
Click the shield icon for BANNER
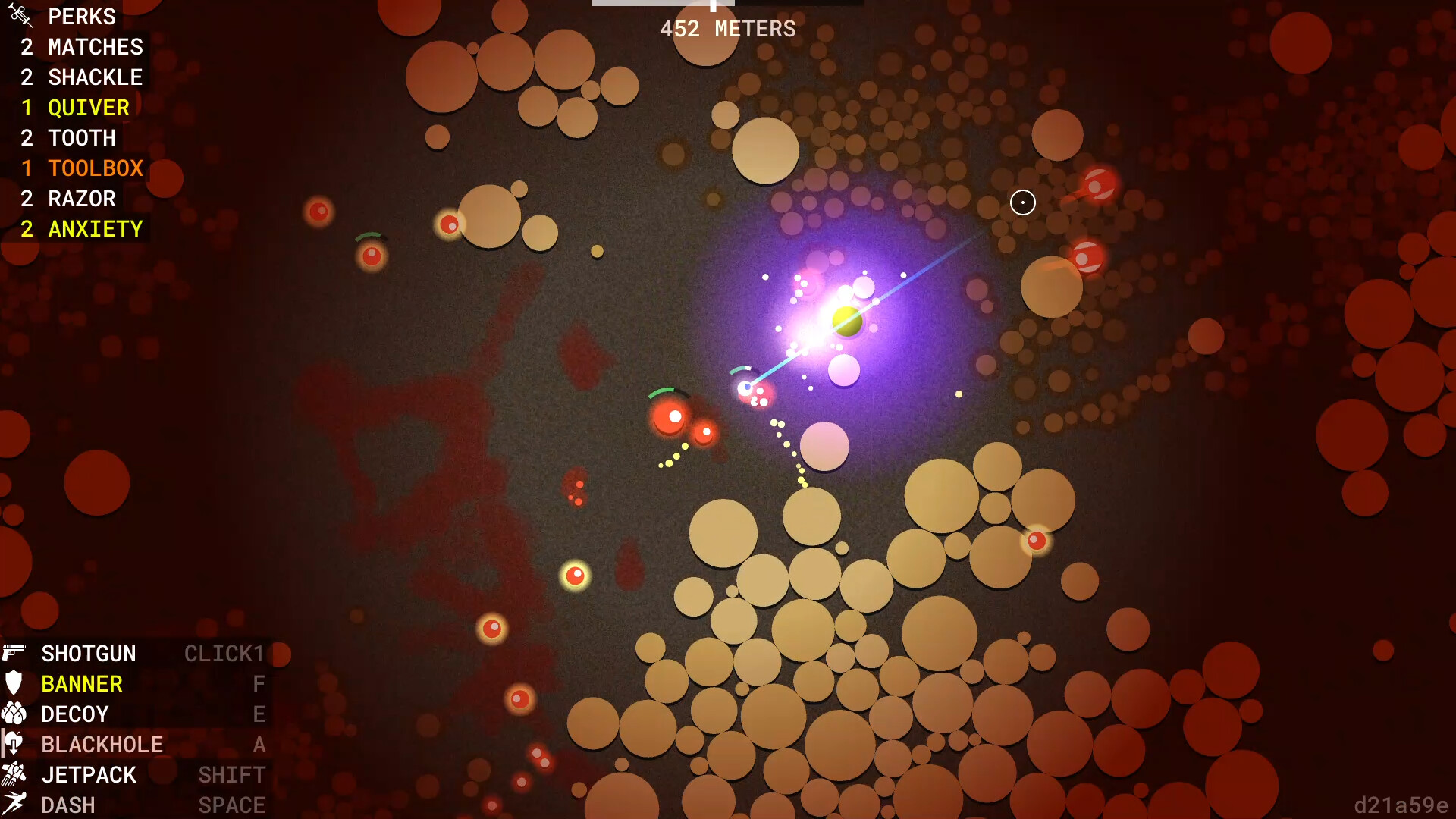(x=14, y=683)
